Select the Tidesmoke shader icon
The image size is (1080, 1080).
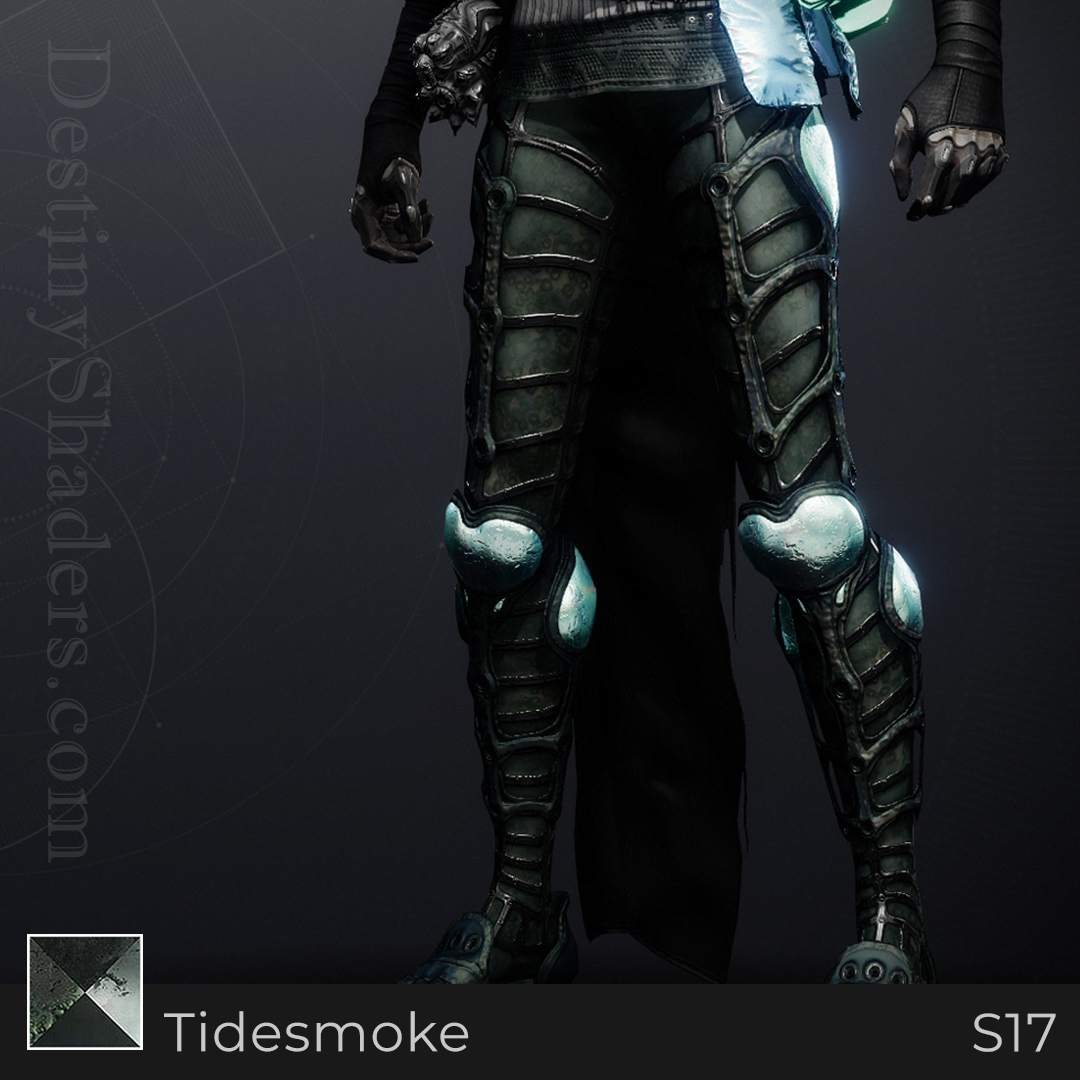pyautogui.click(x=85, y=992)
